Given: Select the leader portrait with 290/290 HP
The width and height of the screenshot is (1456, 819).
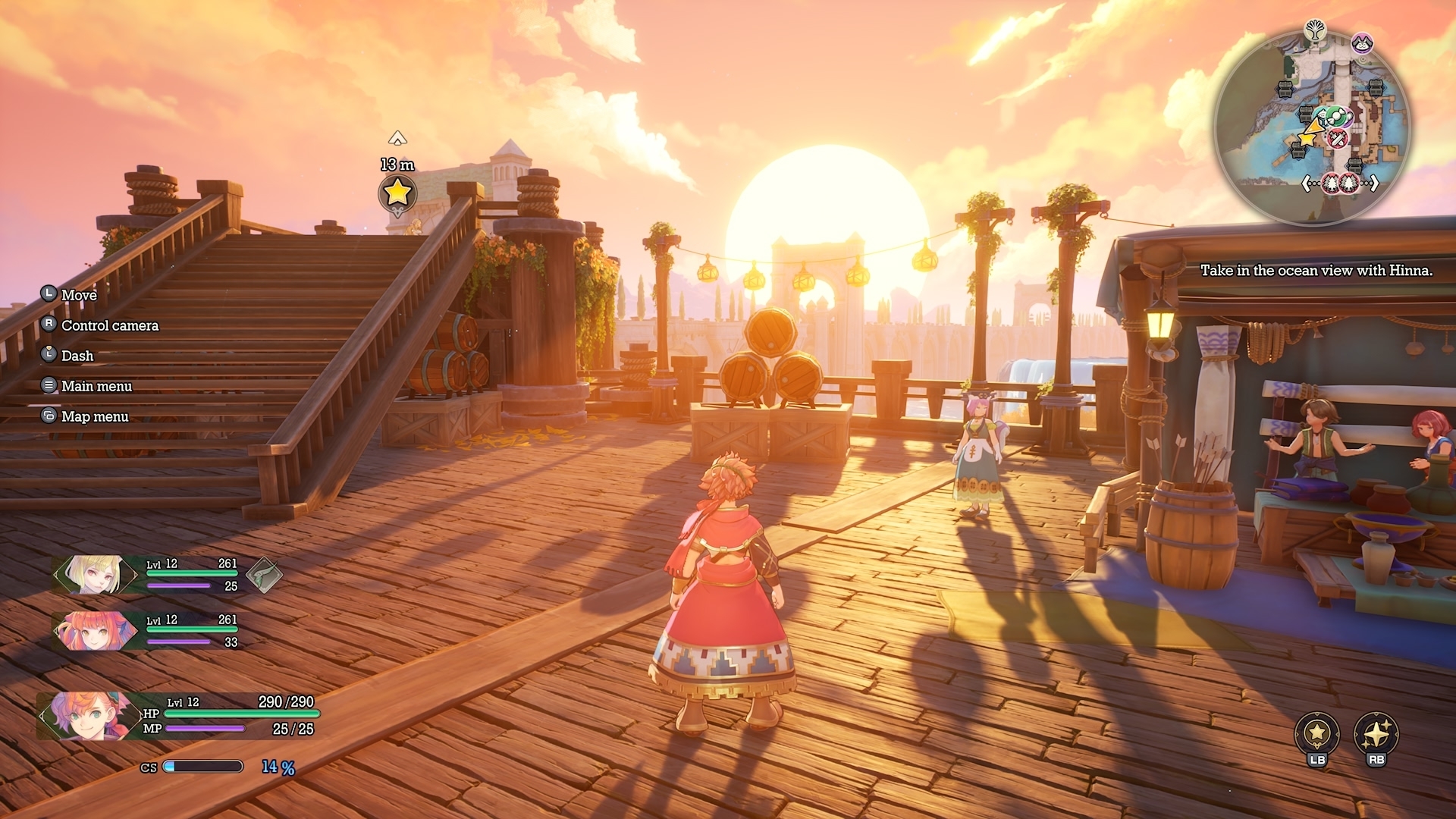Looking at the screenshot, I should coord(83,716).
